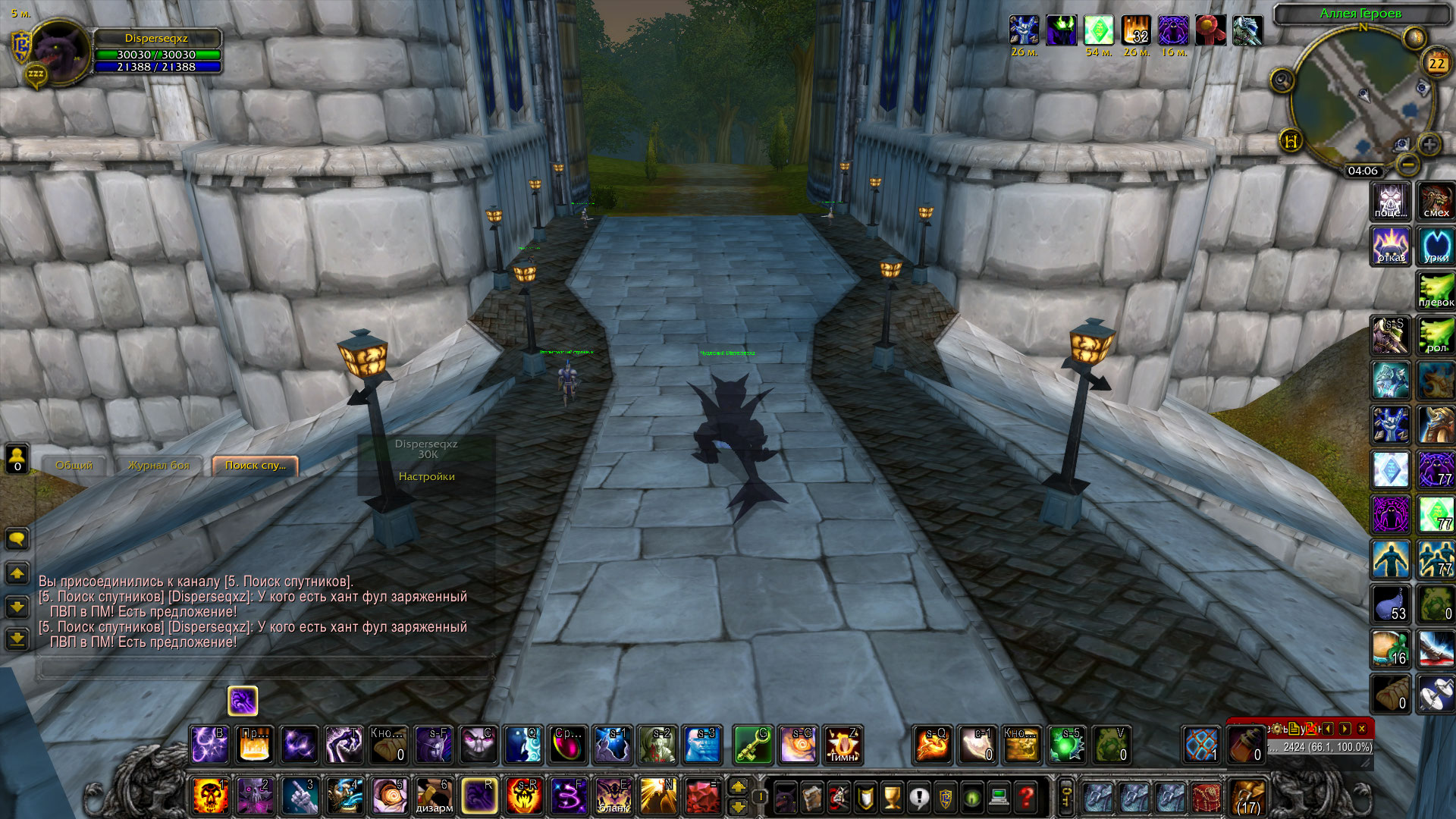This screenshot has width=1456, height=819.
Task: Open the keyring button beside the bags
Action: [1065, 797]
